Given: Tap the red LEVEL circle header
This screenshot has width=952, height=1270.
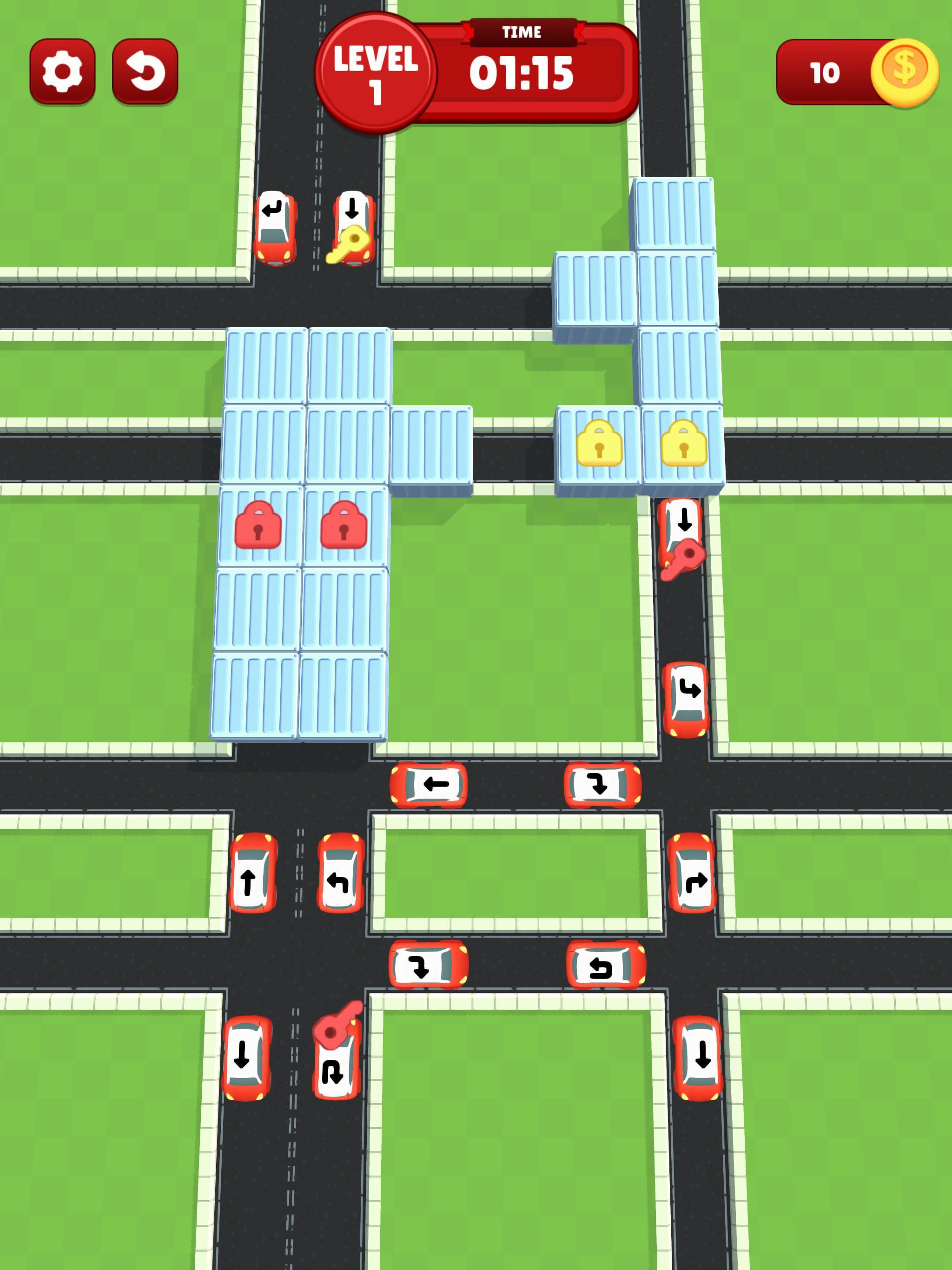Looking at the screenshot, I should [x=376, y=69].
